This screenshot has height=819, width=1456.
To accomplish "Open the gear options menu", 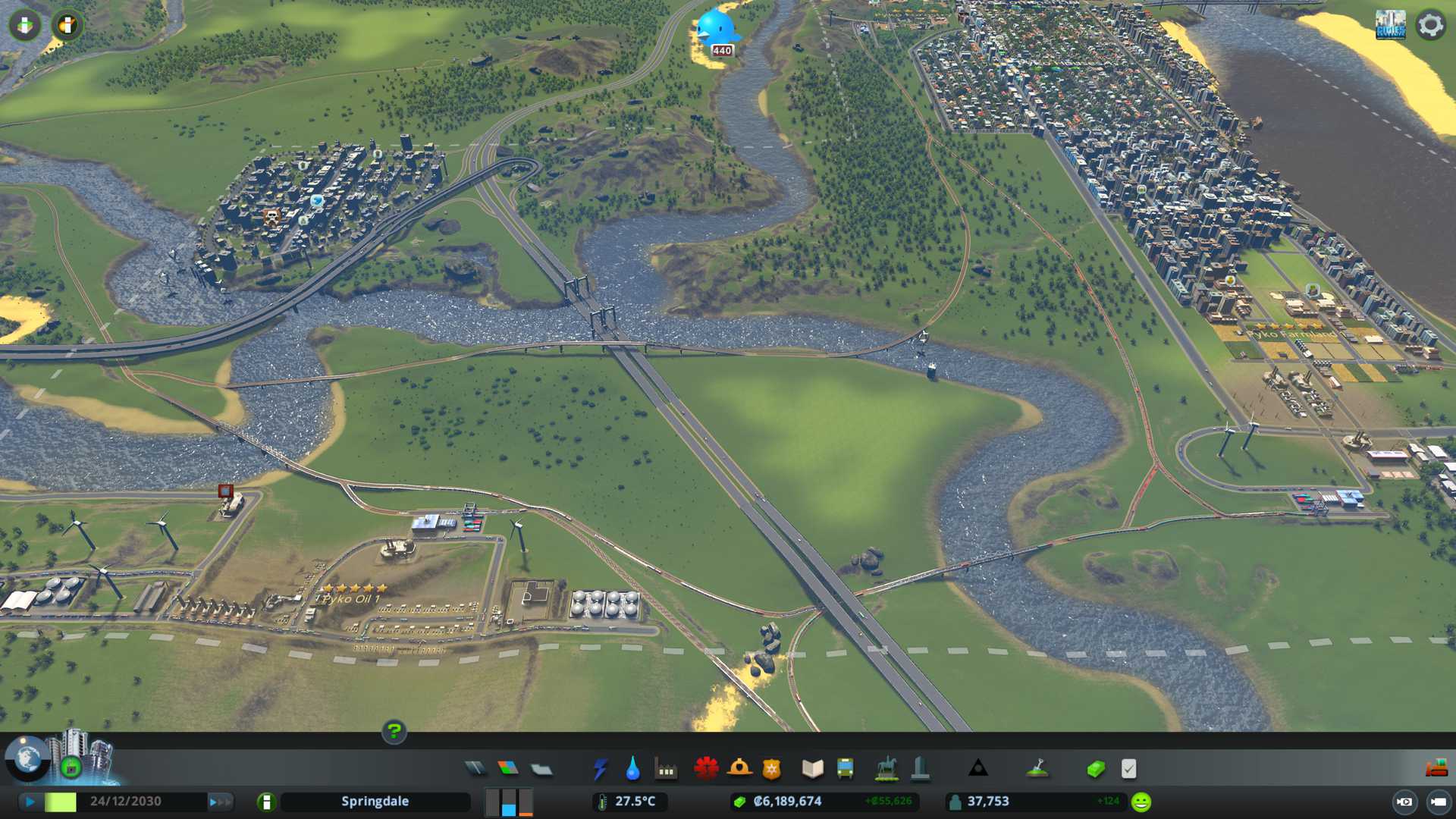I will point(1430,25).
